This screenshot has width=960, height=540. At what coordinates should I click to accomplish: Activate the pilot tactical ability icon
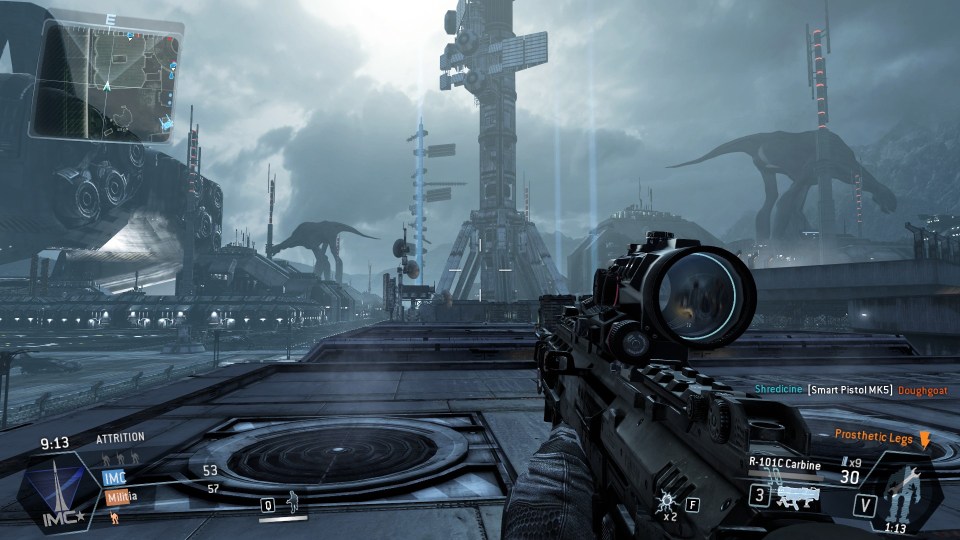tap(292, 504)
